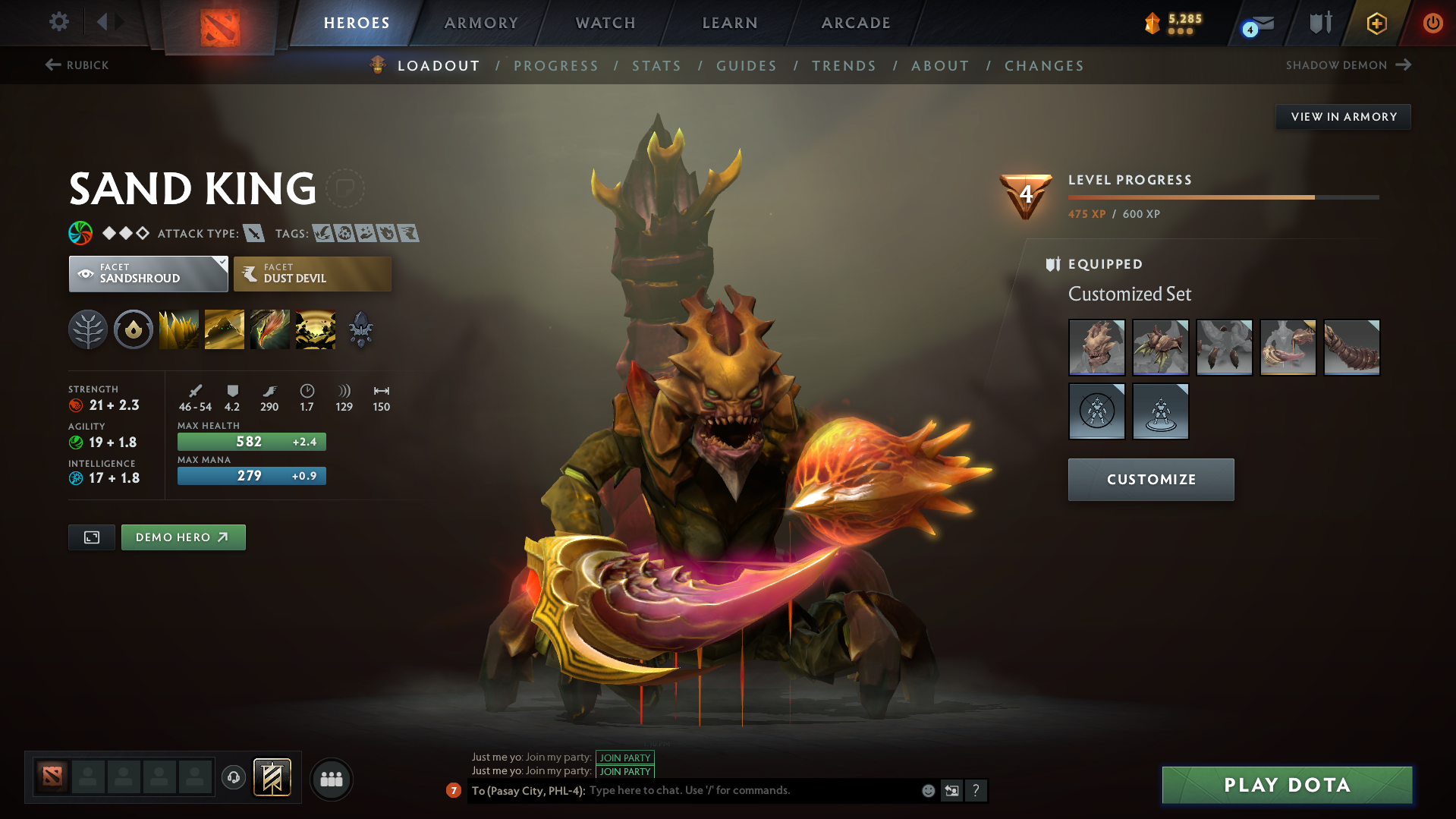Image resolution: width=1456 pixels, height=819 pixels.
Task: Switch to the STATS tab
Action: (x=656, y=66)
